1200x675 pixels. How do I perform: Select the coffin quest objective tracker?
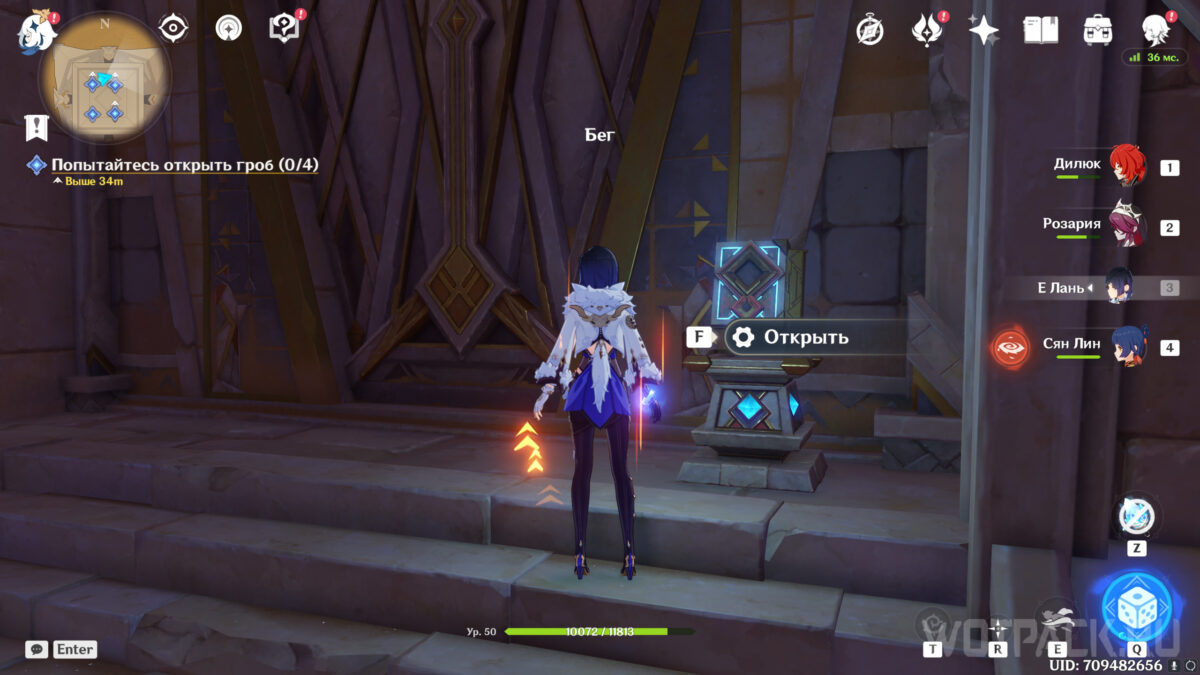184,165
